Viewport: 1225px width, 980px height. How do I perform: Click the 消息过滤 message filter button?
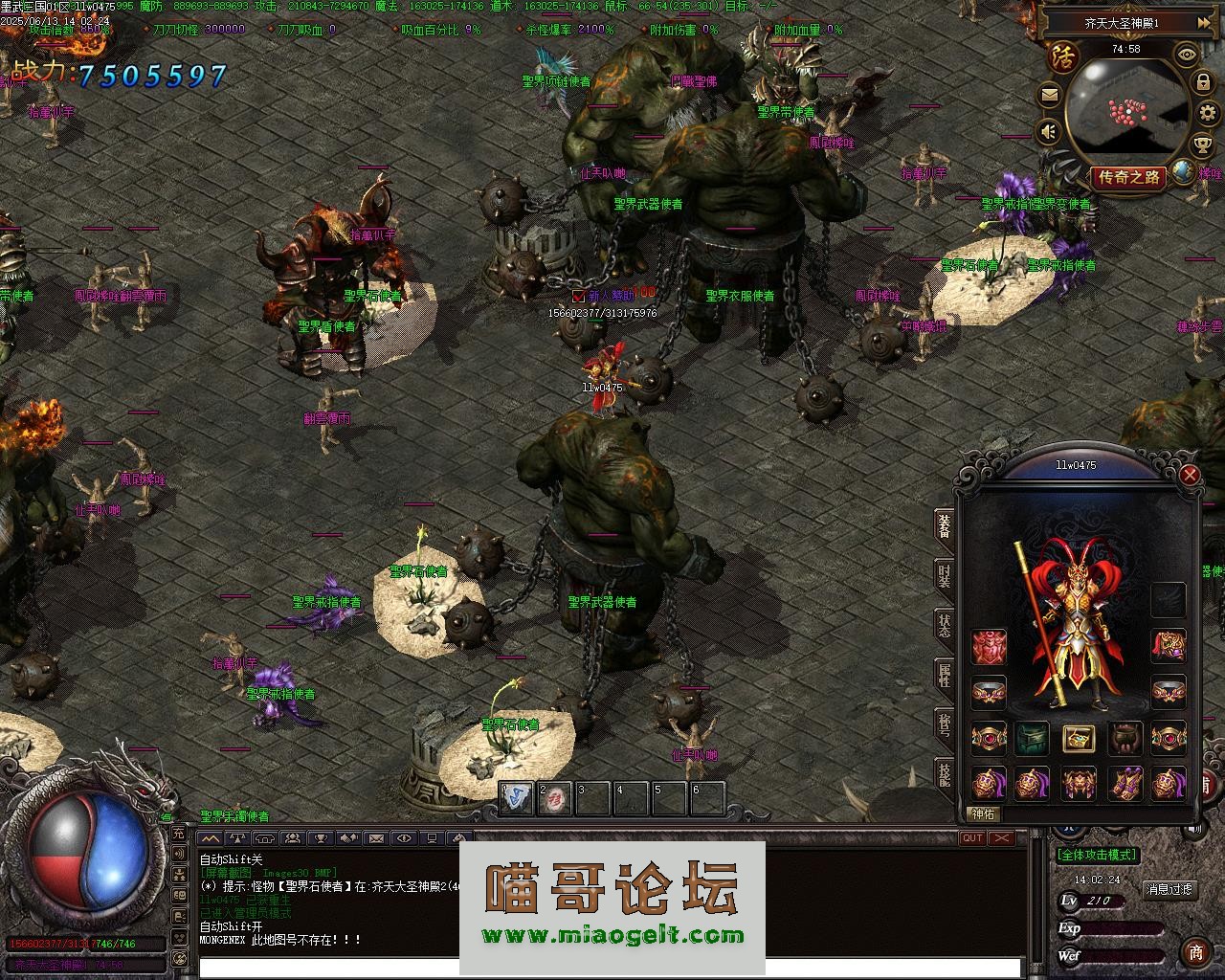click(1169, 889)
